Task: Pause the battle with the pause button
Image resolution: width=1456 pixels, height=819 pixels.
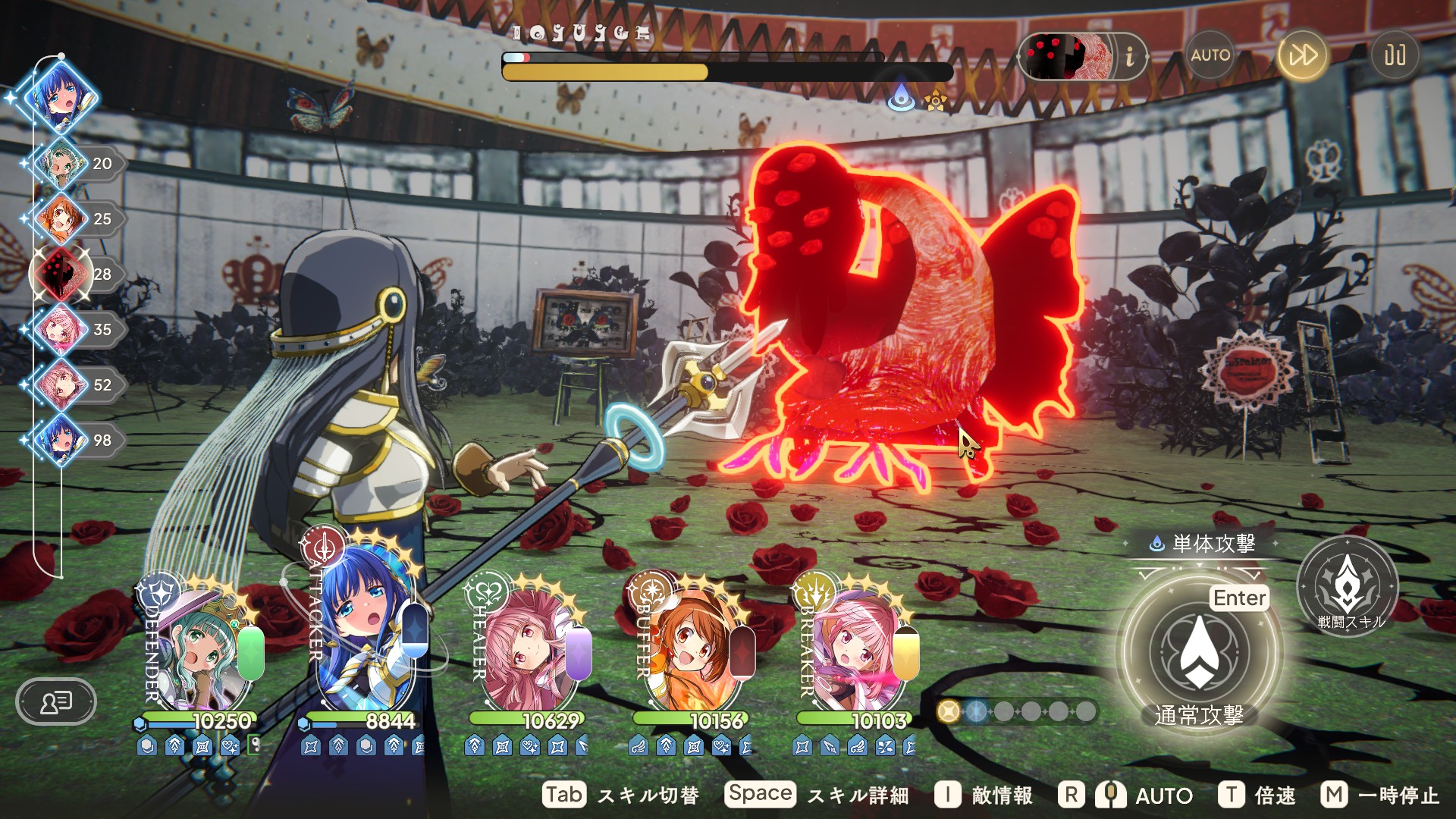Action: 1395,55
